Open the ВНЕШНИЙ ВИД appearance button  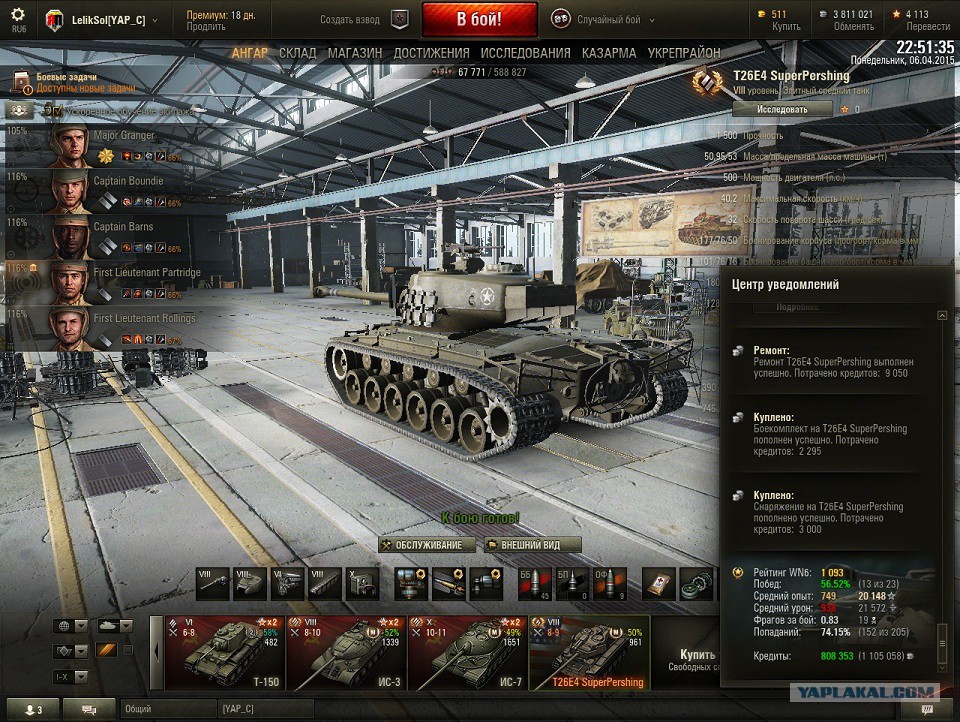click(x=534, y=545)
